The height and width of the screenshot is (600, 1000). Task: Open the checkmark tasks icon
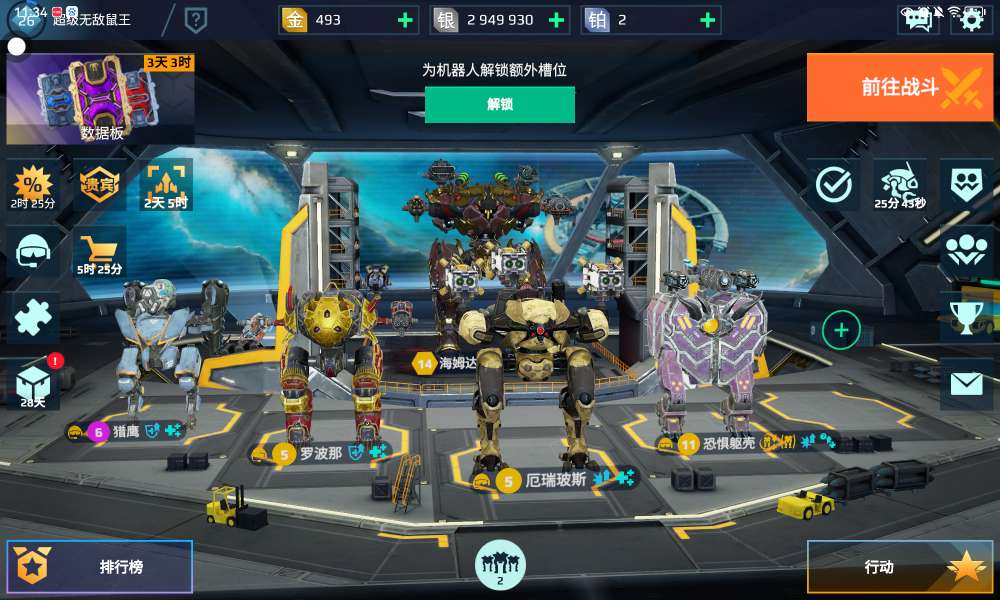click(x=833, y=184)
